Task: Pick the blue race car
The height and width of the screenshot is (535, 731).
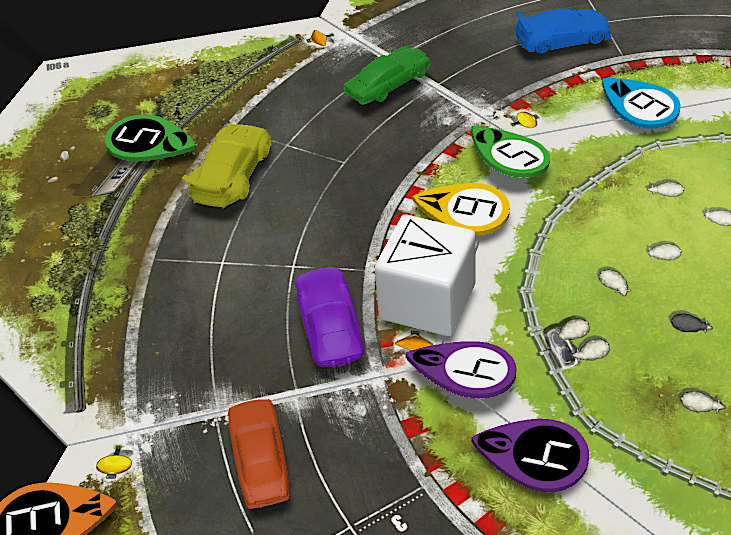Action: (560, 30)
